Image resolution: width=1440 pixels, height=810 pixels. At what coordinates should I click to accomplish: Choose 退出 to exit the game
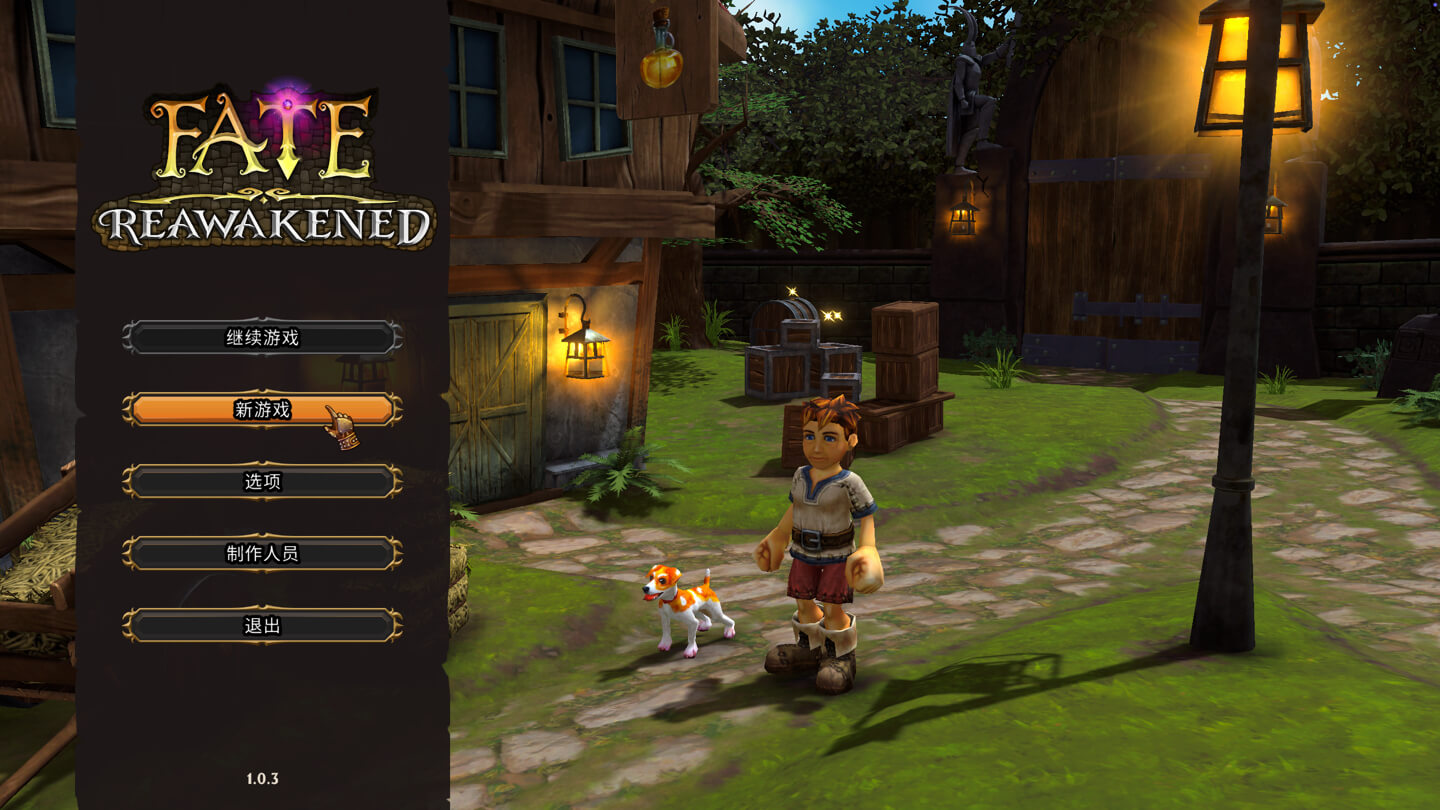(262, 626)
